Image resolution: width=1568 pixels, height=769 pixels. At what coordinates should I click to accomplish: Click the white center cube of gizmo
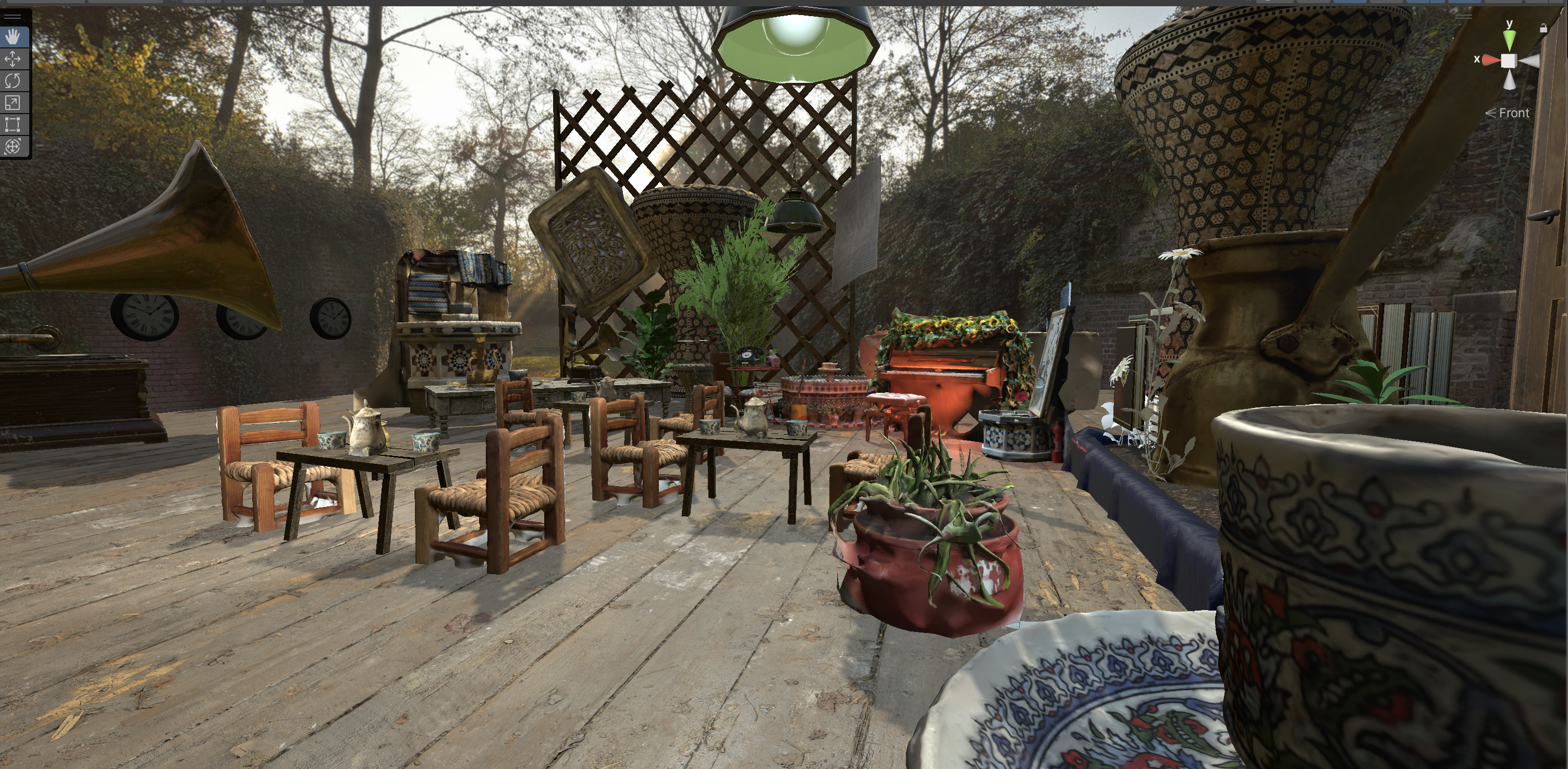[1509, 61]
